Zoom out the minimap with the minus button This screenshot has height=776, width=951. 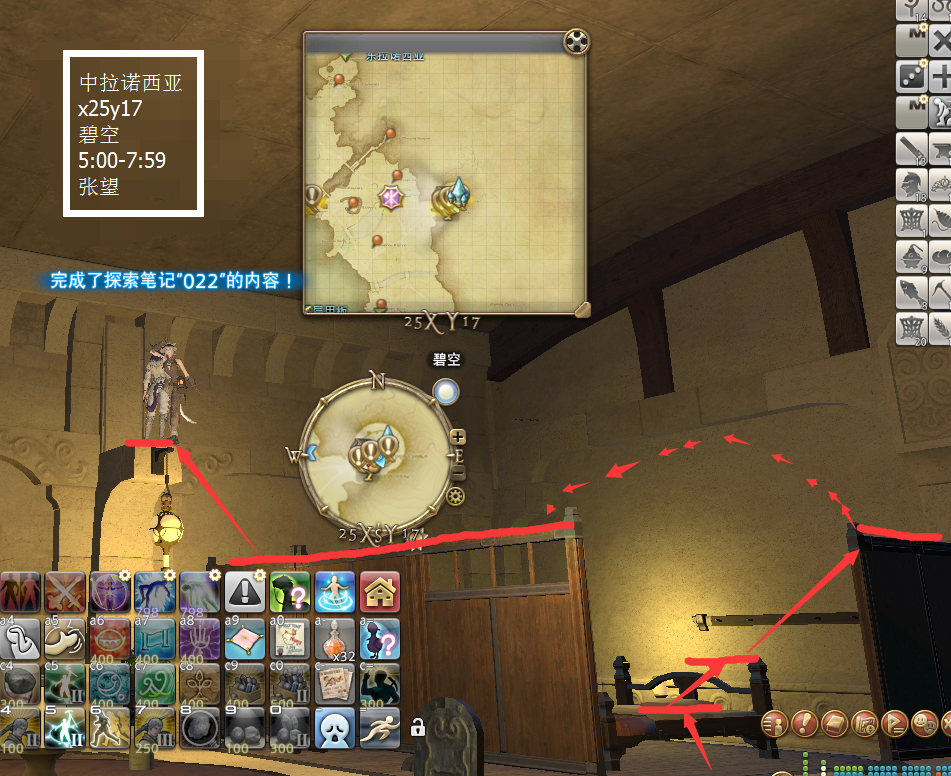point(458,471)
